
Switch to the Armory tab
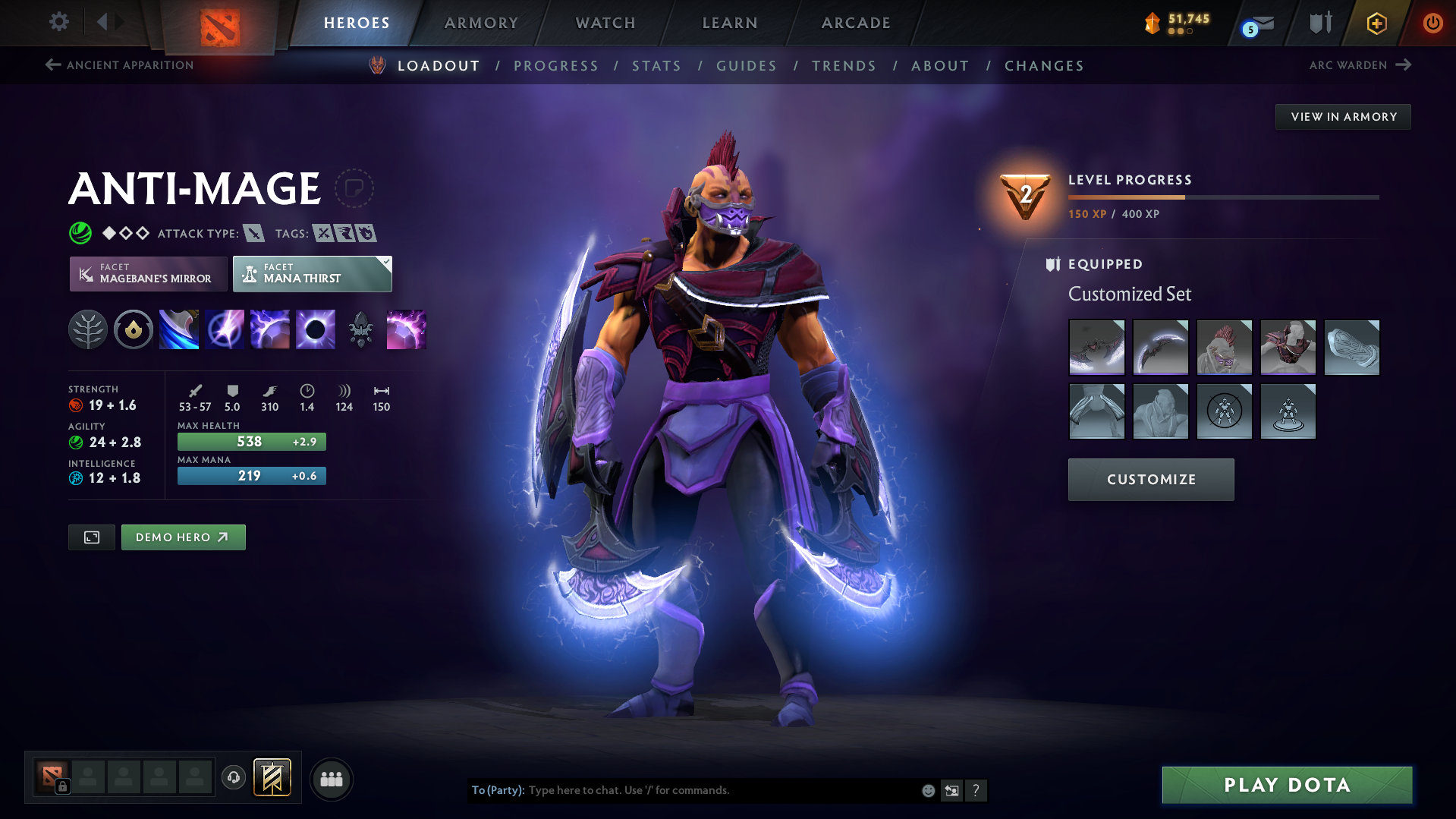pyautogui.click(x=481, y=23)
